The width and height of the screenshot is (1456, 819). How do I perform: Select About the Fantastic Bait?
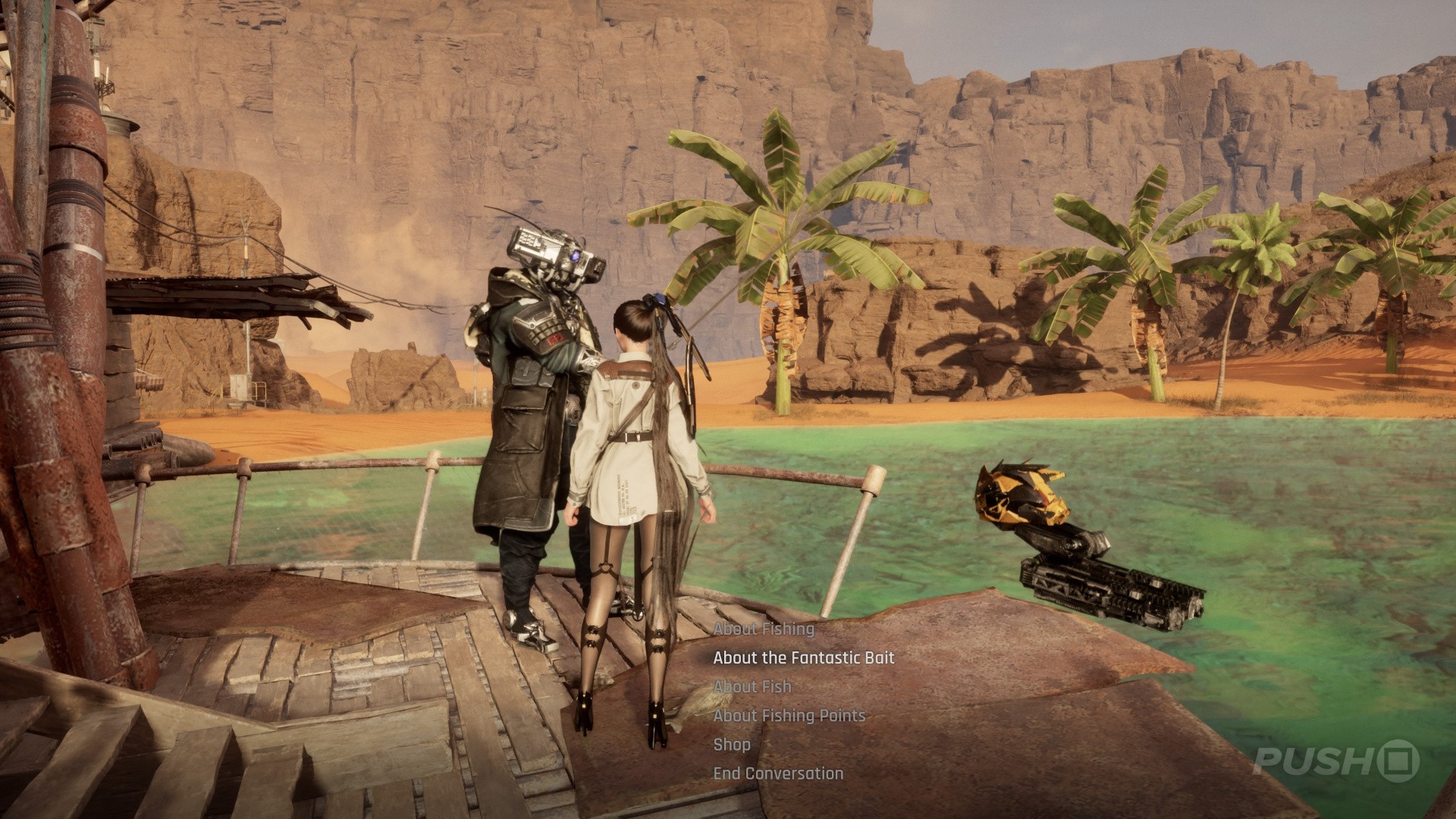pyautogui.click(x=804, y=657)
